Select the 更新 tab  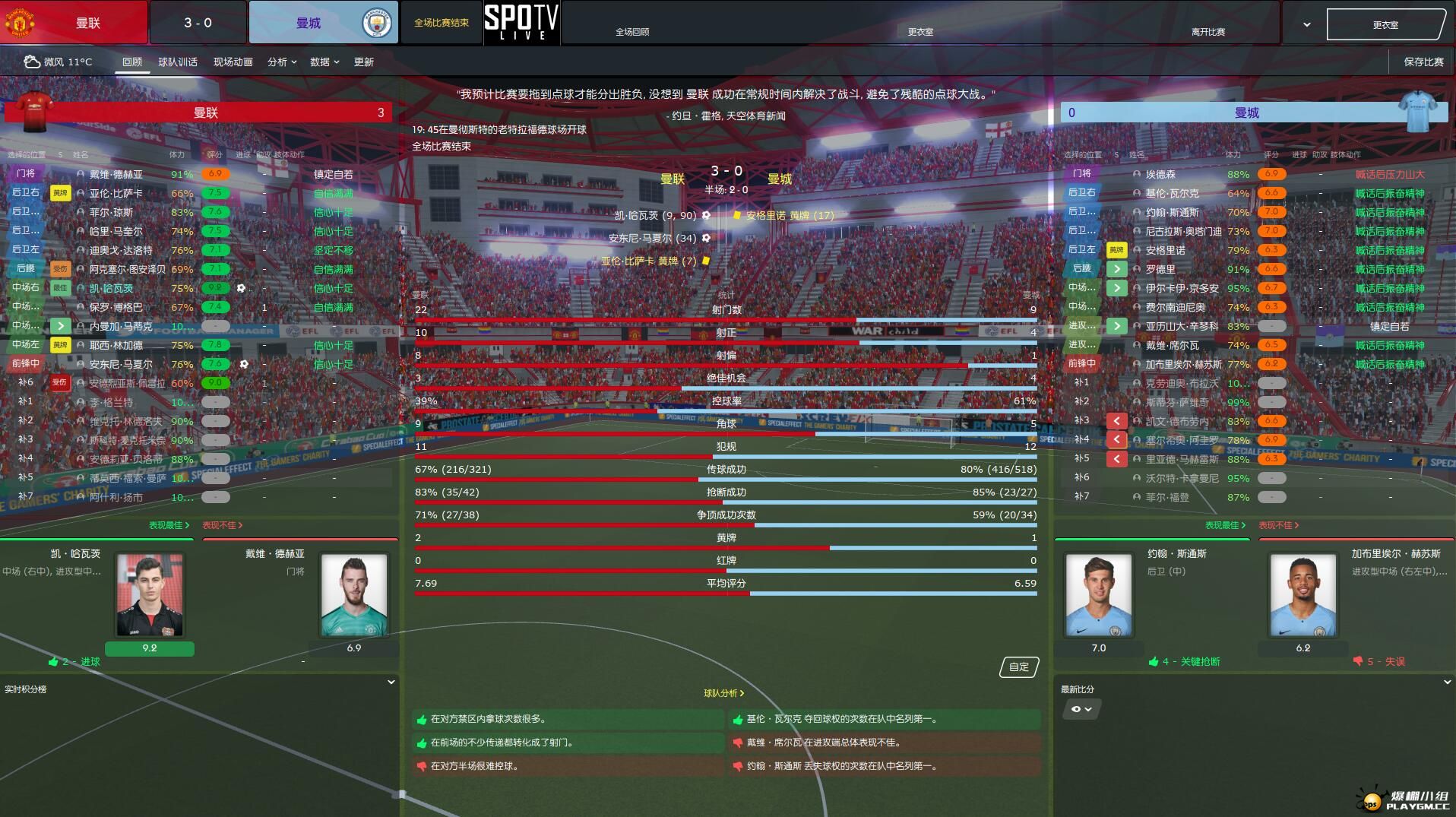tap(363, 62)
